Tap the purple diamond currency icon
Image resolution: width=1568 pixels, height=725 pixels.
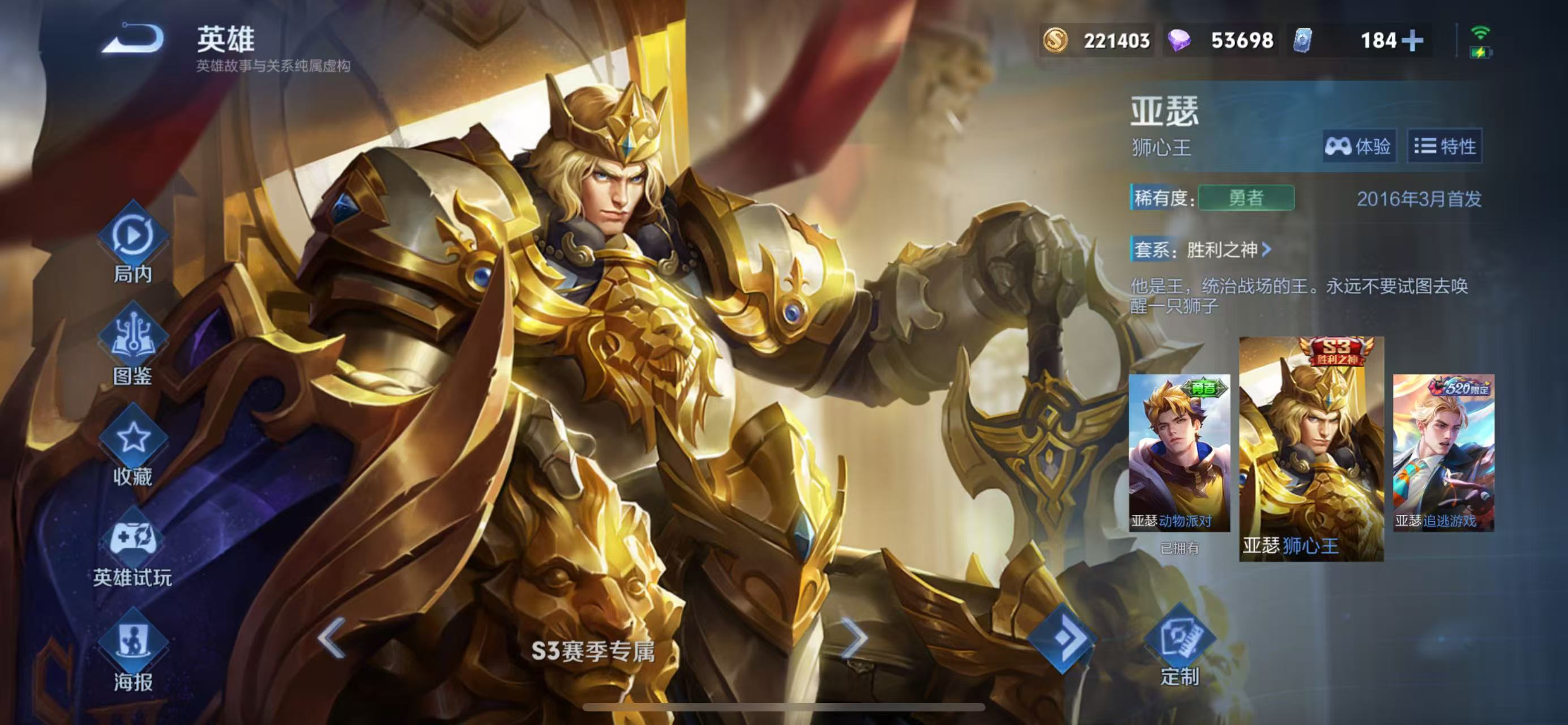click(1179, 41)
